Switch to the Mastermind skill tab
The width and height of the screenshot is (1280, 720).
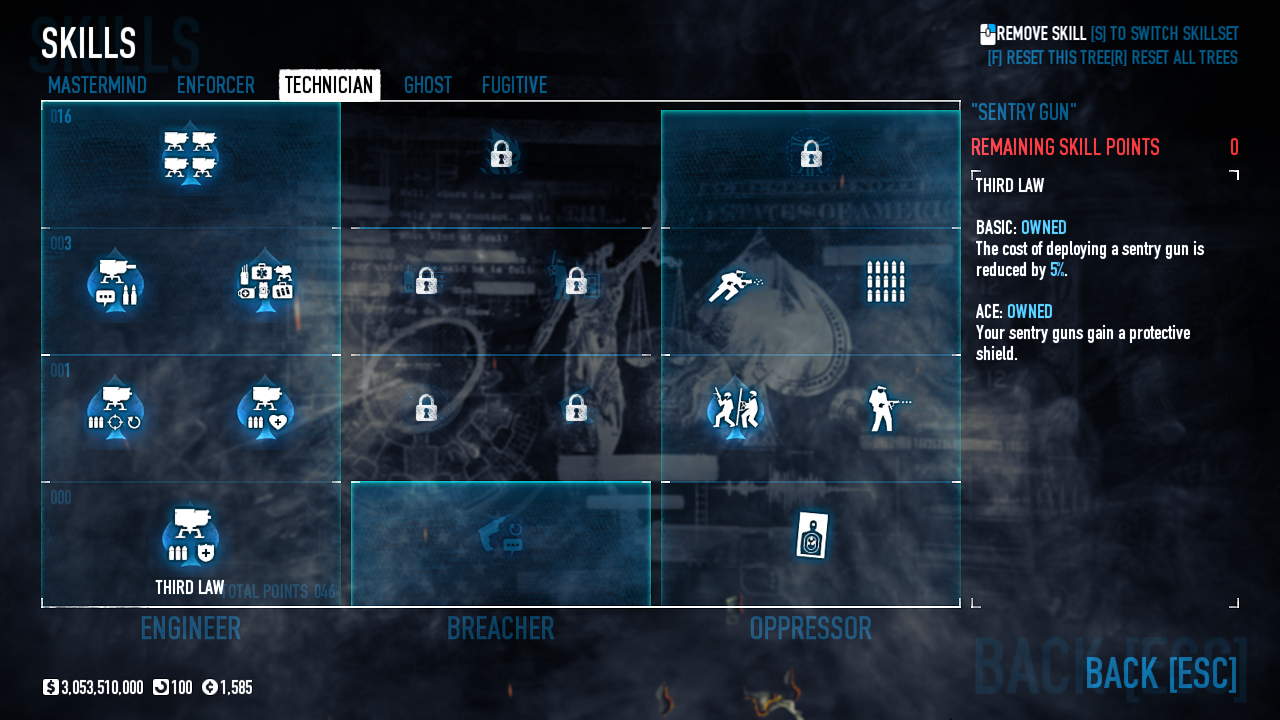click(x=97, y=85)
